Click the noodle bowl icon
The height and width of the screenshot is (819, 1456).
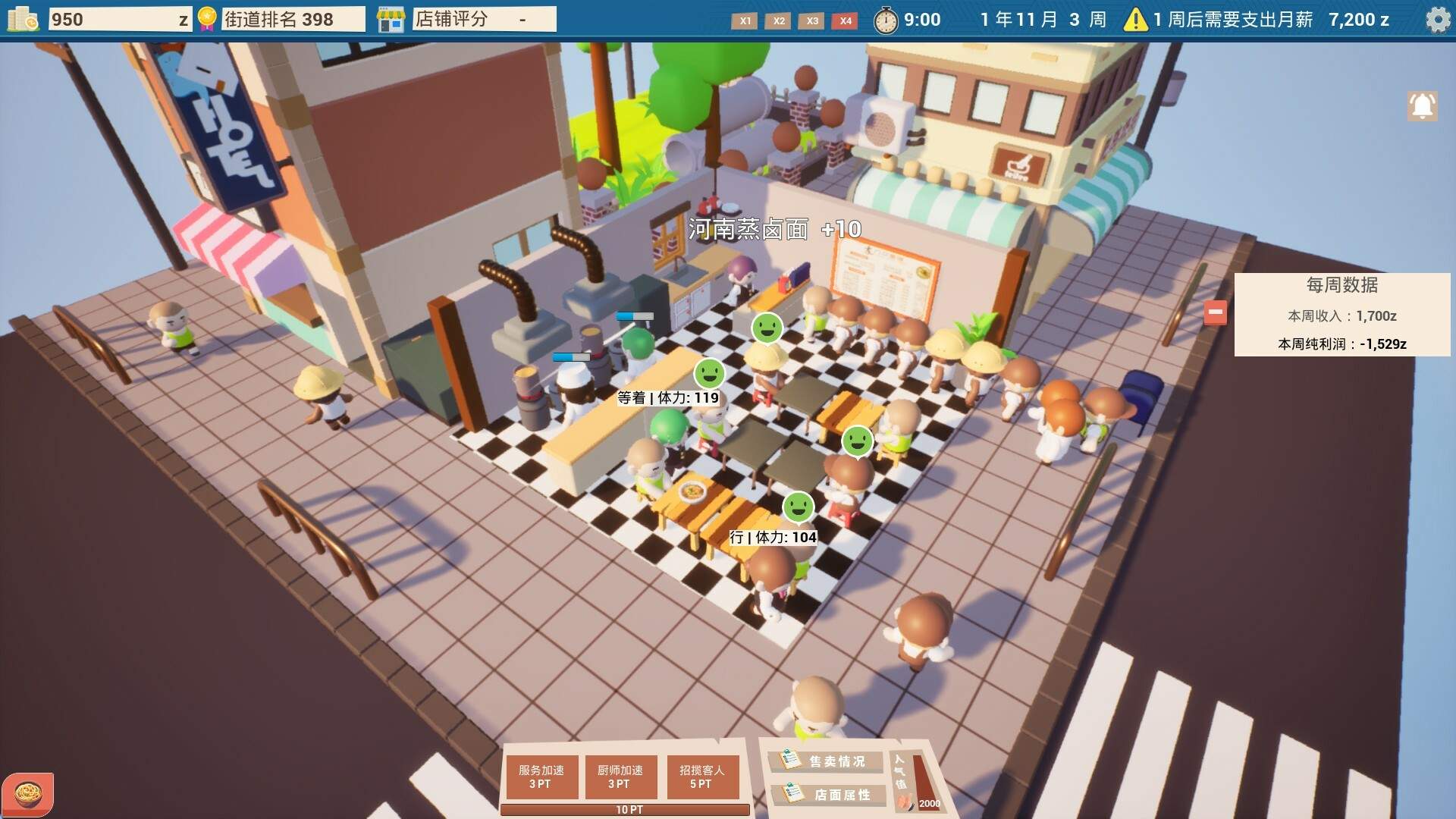pyautogui.click(x=29, y=792)
